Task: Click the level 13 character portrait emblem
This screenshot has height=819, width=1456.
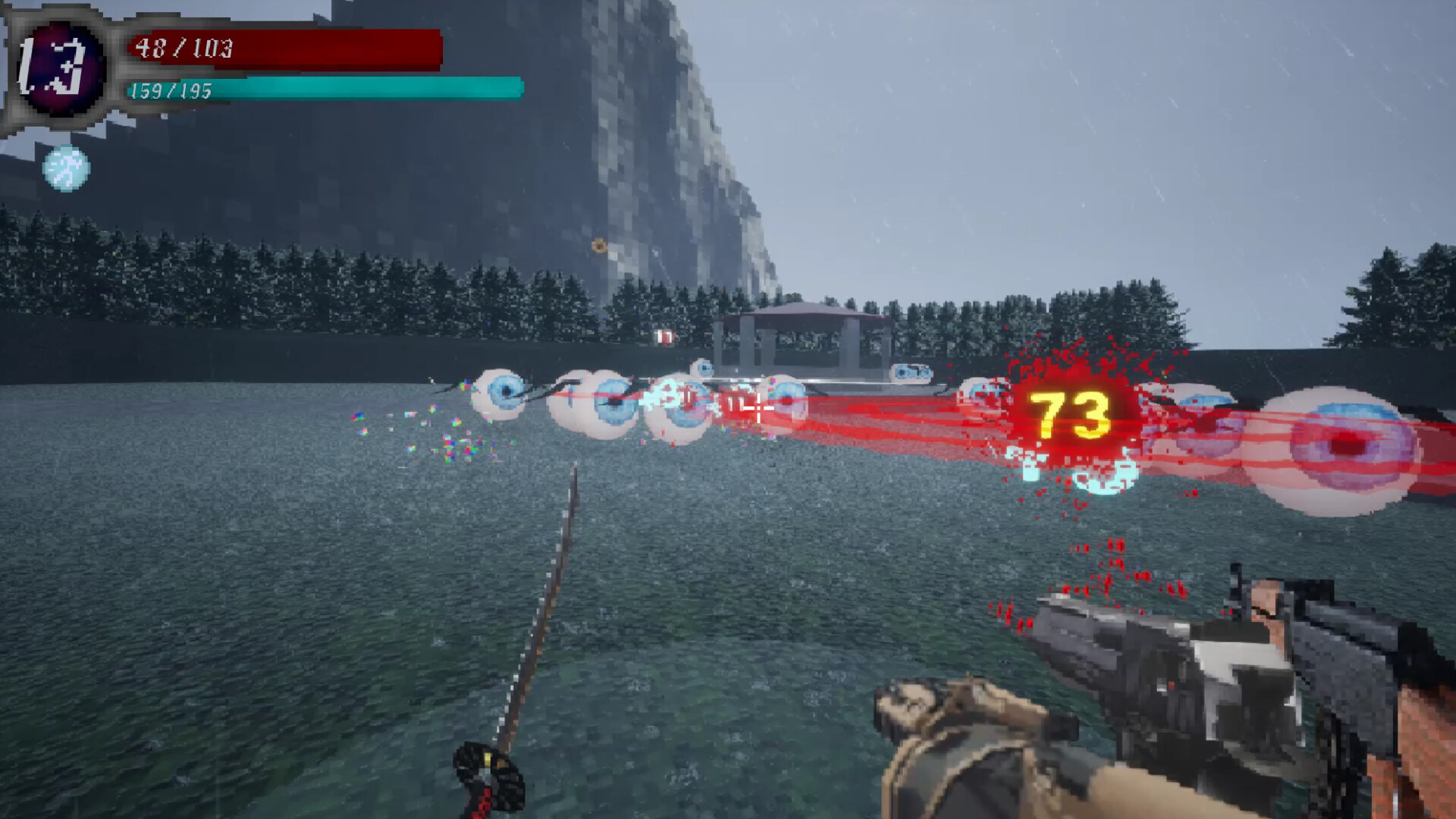Action: (x=61, y=68)
